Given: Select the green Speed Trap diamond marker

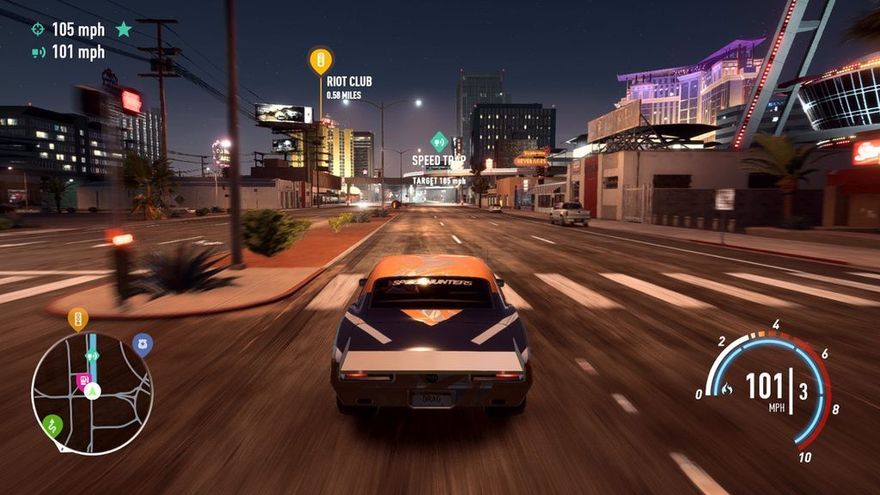Looking at the screenshot, I should pos(439,141).
